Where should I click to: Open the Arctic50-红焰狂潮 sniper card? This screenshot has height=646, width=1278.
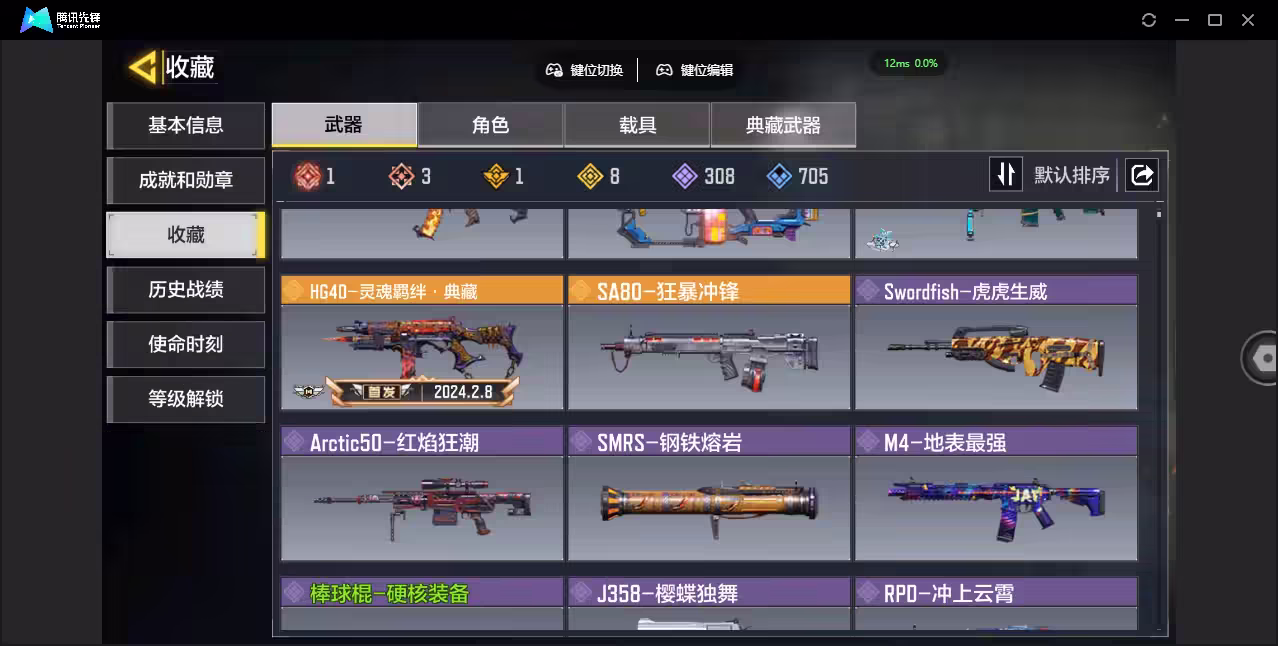[x=422, y=494]
